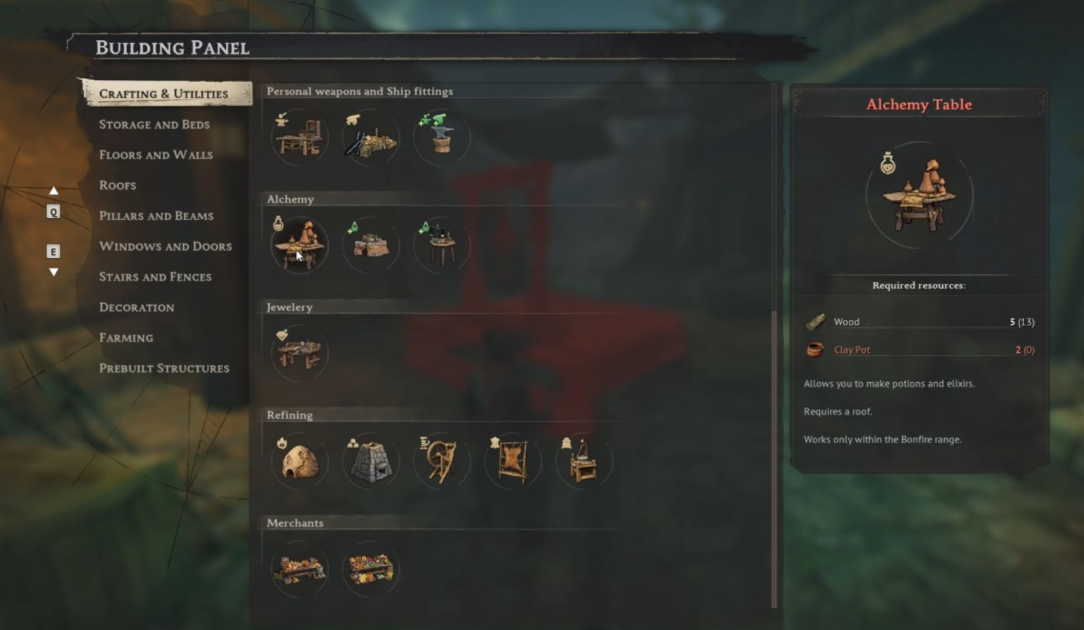Choose the Roofs category
The height and width of the screenshot is (630, 1084).
click(x=117, y=186)
